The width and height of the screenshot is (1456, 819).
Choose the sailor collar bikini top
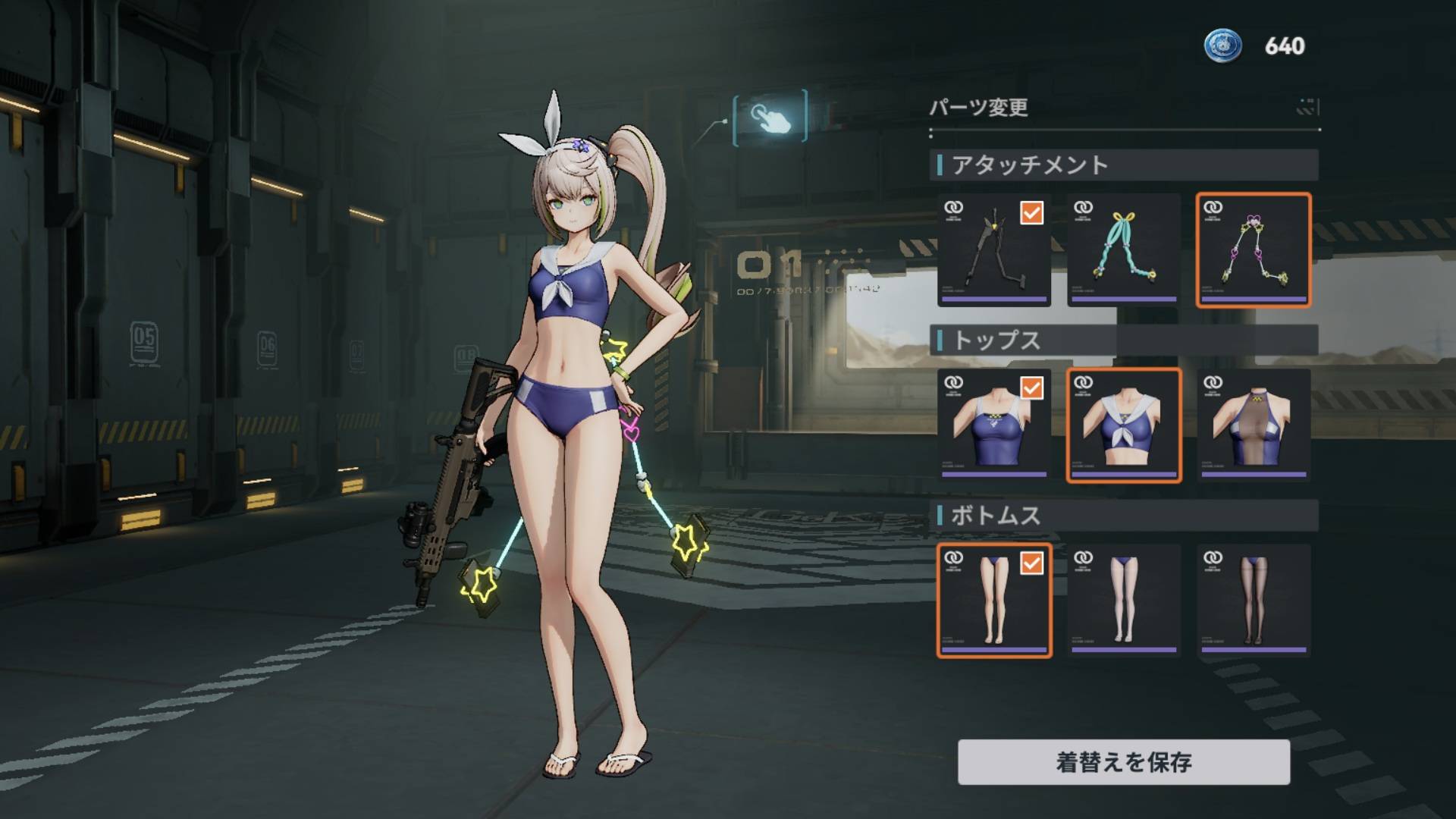(1124, 425)
